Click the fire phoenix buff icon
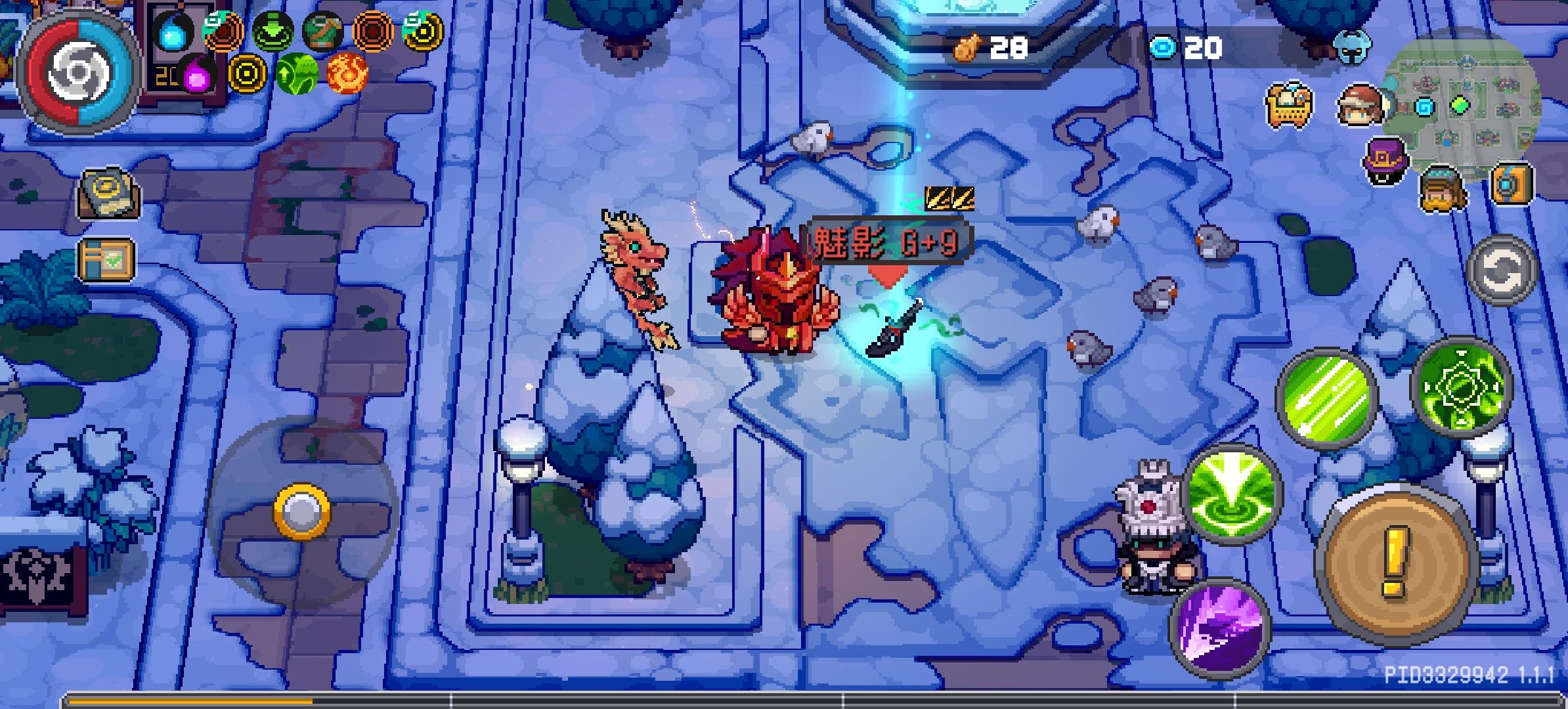1568x709 pixels. click(347, 74)
